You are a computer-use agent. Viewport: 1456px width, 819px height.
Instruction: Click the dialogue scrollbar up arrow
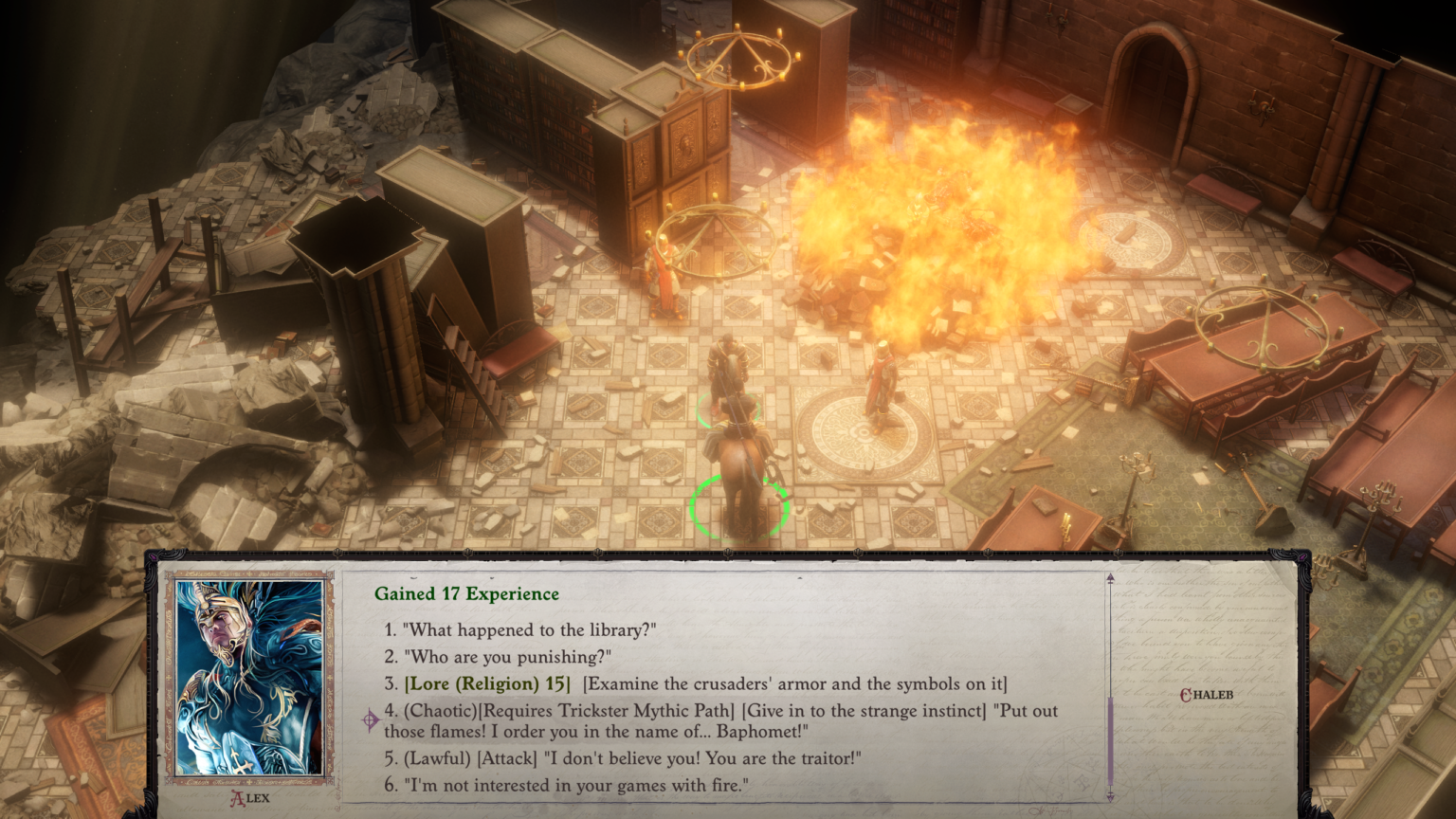[1110, 578]
